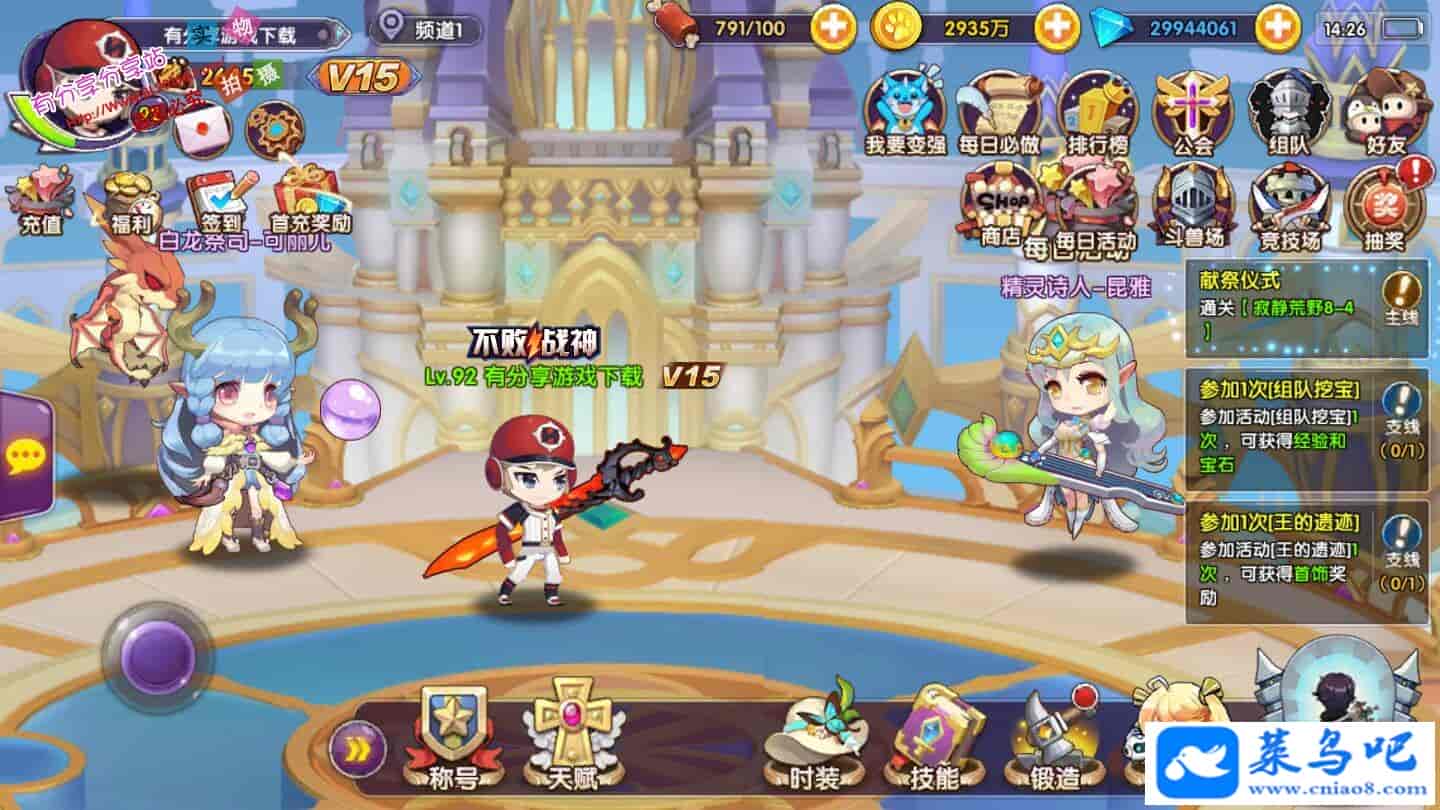Open the 充值 recharge icon
The height and width of the screenshot is (810, 1440).
click(x=40, y=202)
